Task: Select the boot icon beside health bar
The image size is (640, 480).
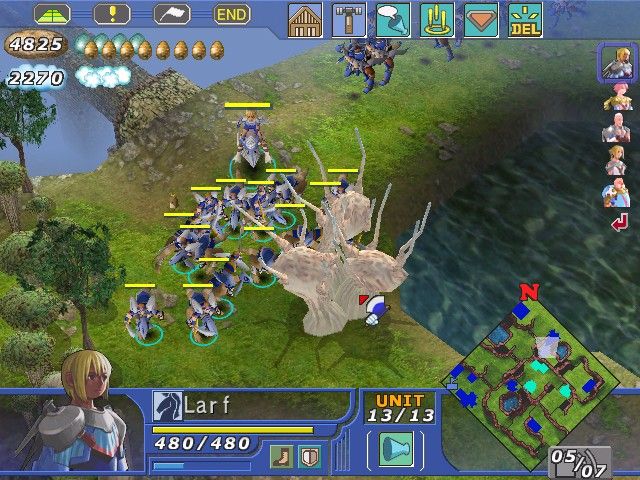Action: [x=284, y=456]
